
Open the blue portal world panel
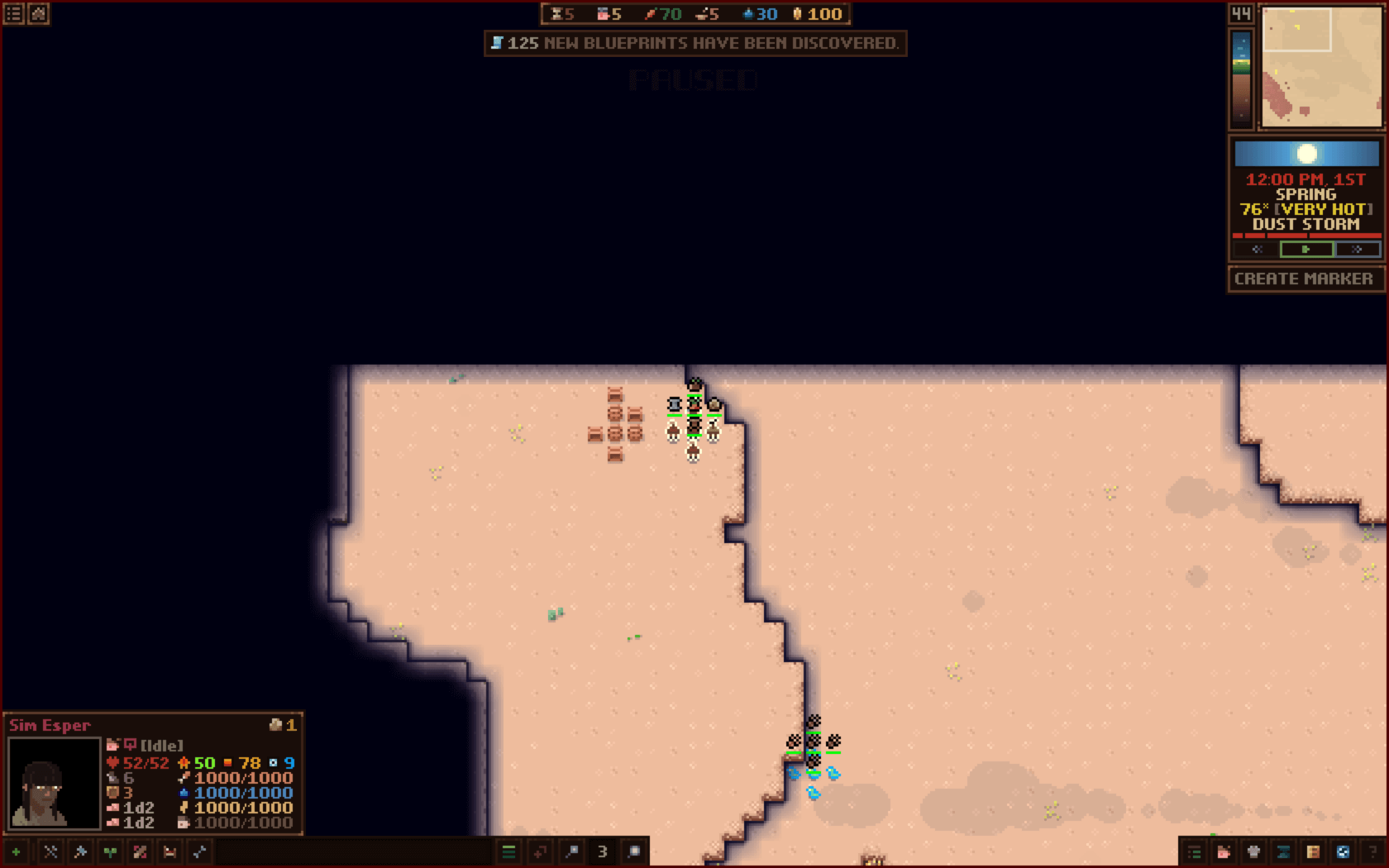coord(1344,851)
